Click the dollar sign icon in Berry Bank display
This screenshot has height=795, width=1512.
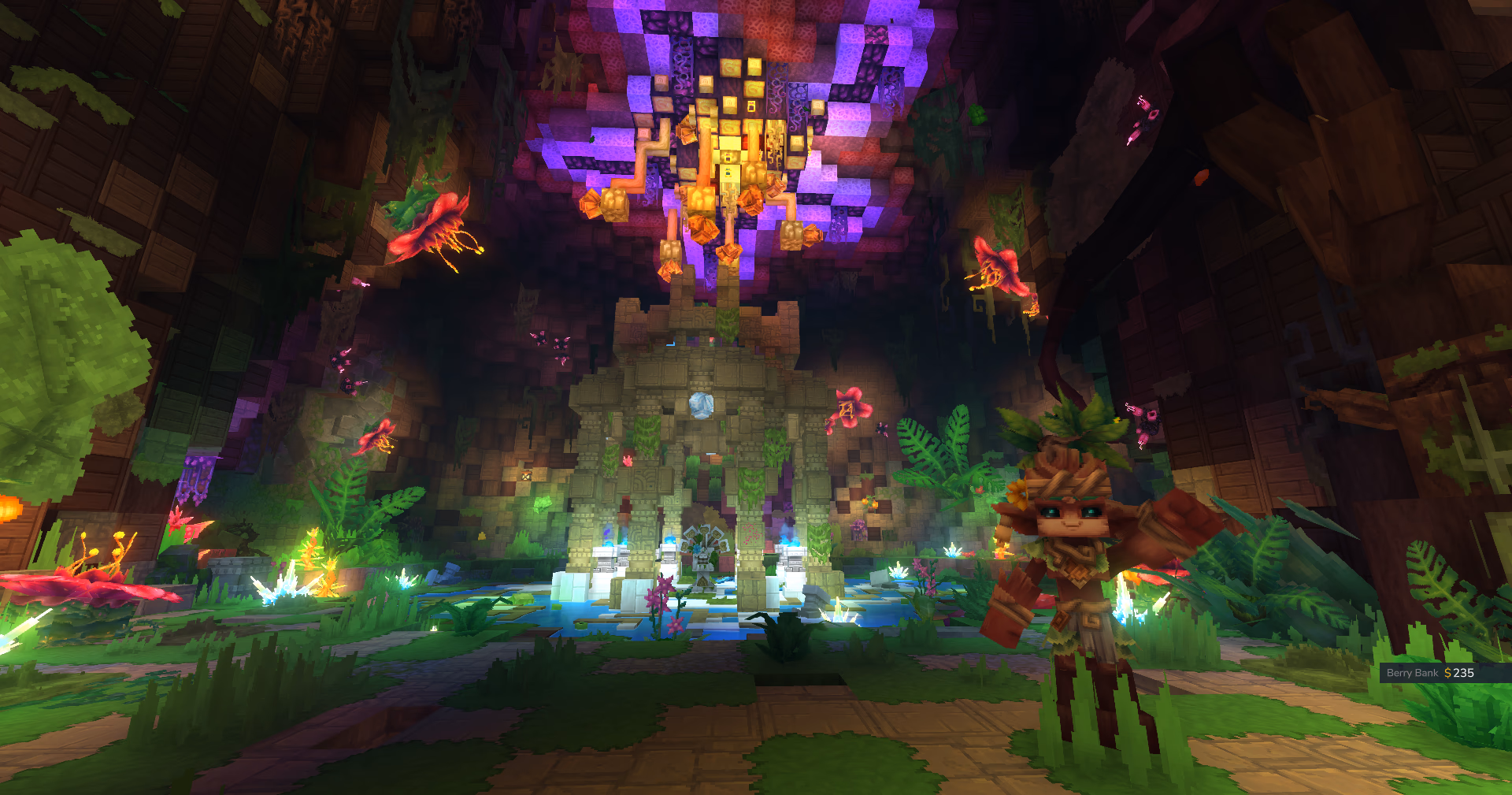[1447, 674]
